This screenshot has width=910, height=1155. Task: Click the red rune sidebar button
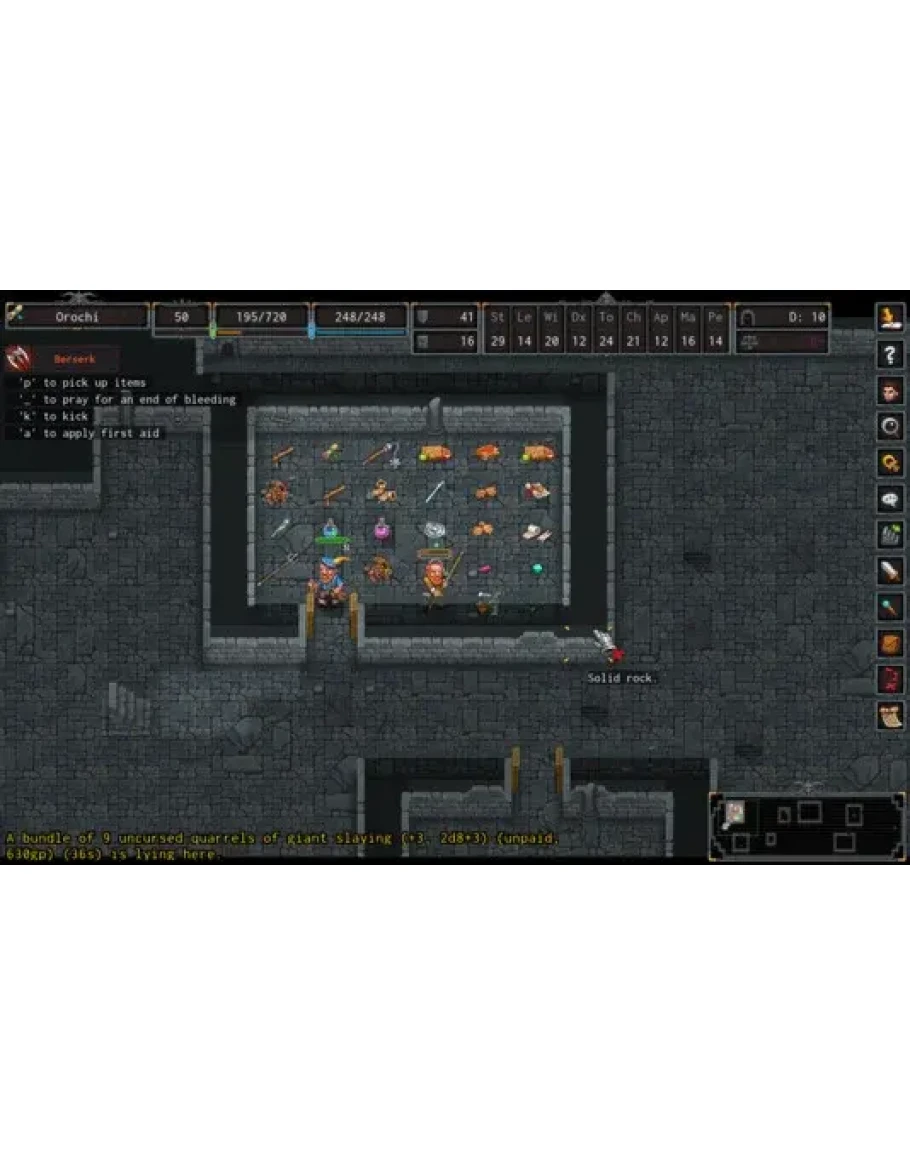click(890, 679)
